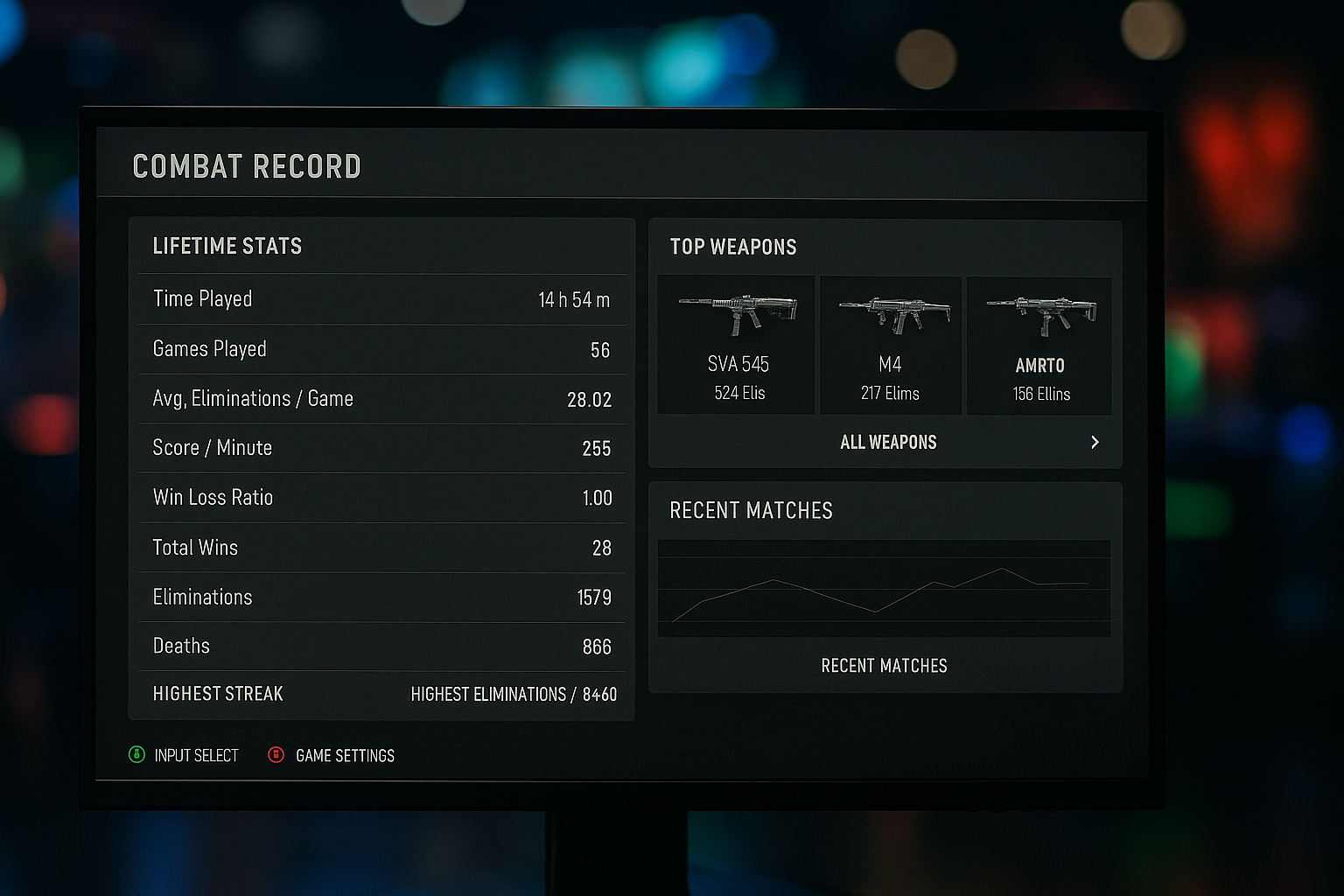Image resolution: width=1344 pixels, height=896 pixels.
Task: Choose the M4 weapon card
Action: click(890, 345)
